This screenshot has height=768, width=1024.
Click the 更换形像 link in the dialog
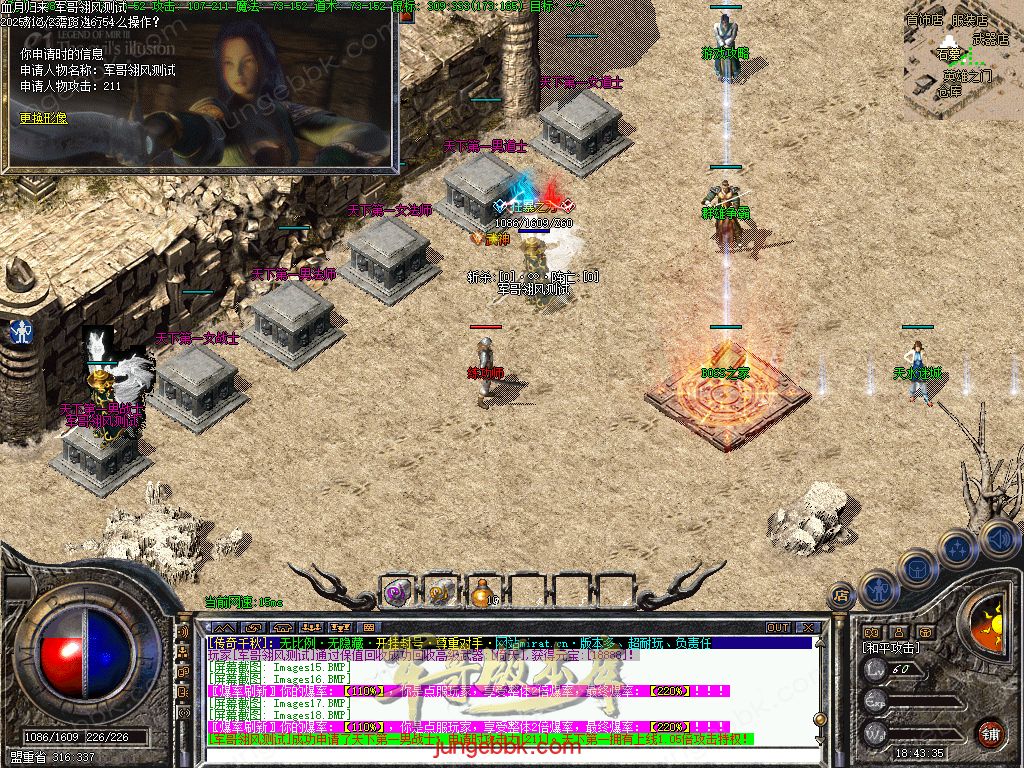pyautogui.click(x=44, y=118)
